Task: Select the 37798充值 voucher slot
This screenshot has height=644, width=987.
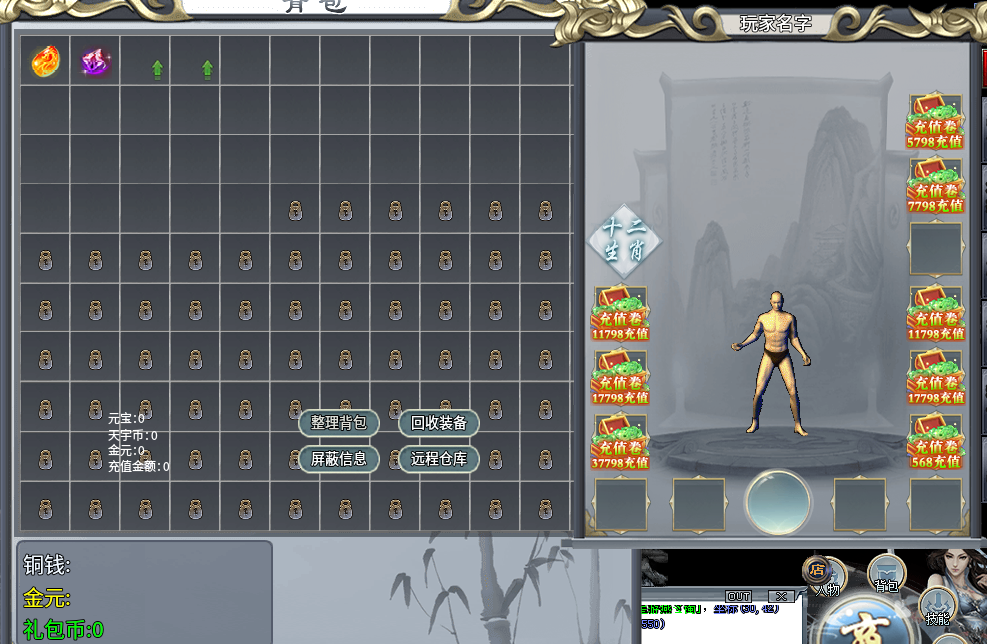Action: coord(621,441)
